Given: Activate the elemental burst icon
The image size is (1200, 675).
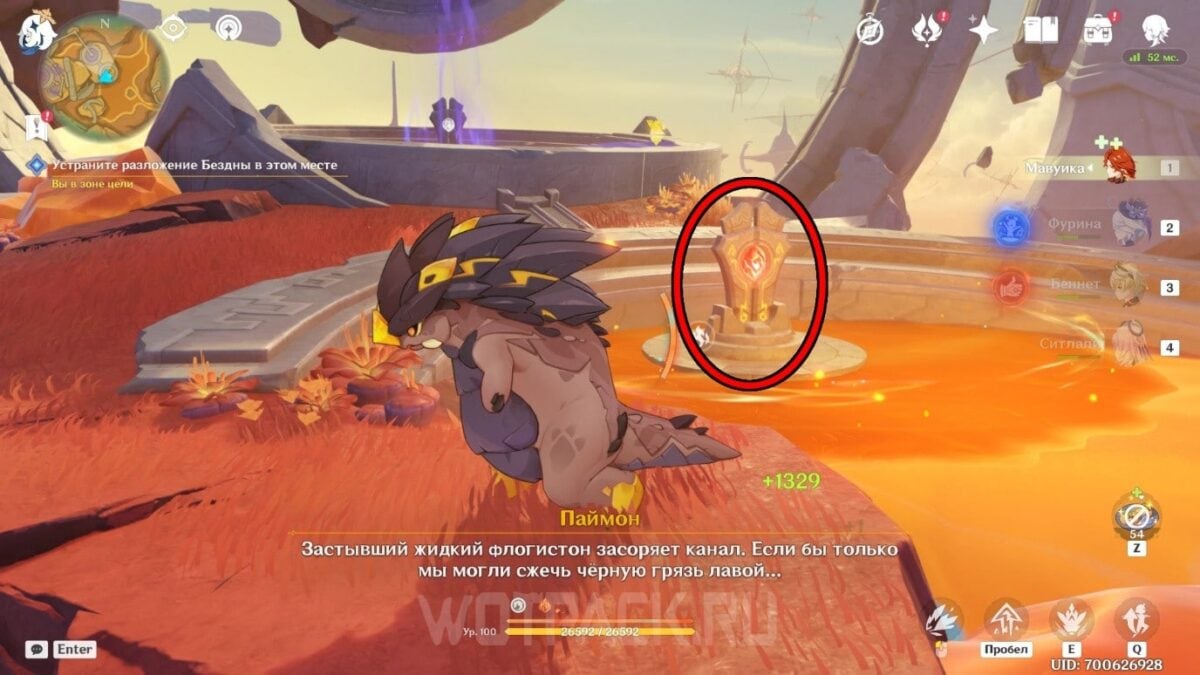Looking at the screenshot, I should click(x=1136, y=619).
